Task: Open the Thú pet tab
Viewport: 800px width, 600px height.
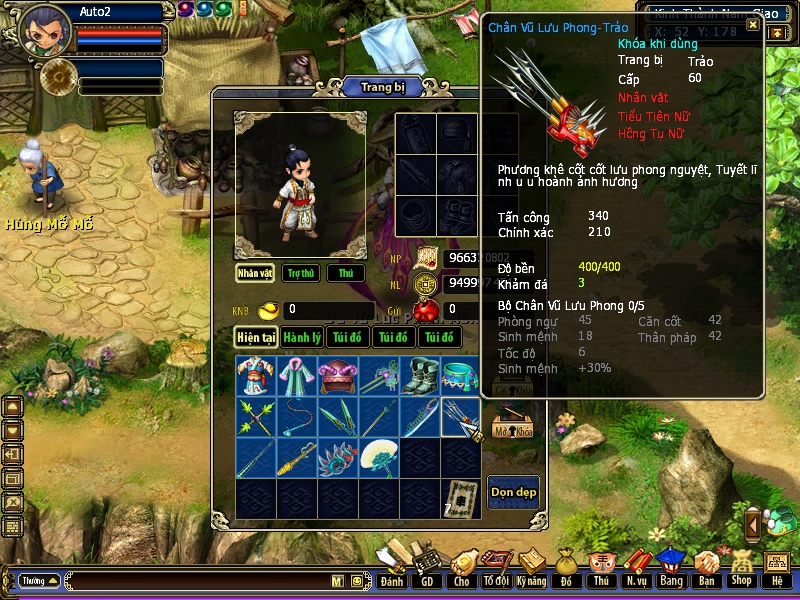Action: 346,273
